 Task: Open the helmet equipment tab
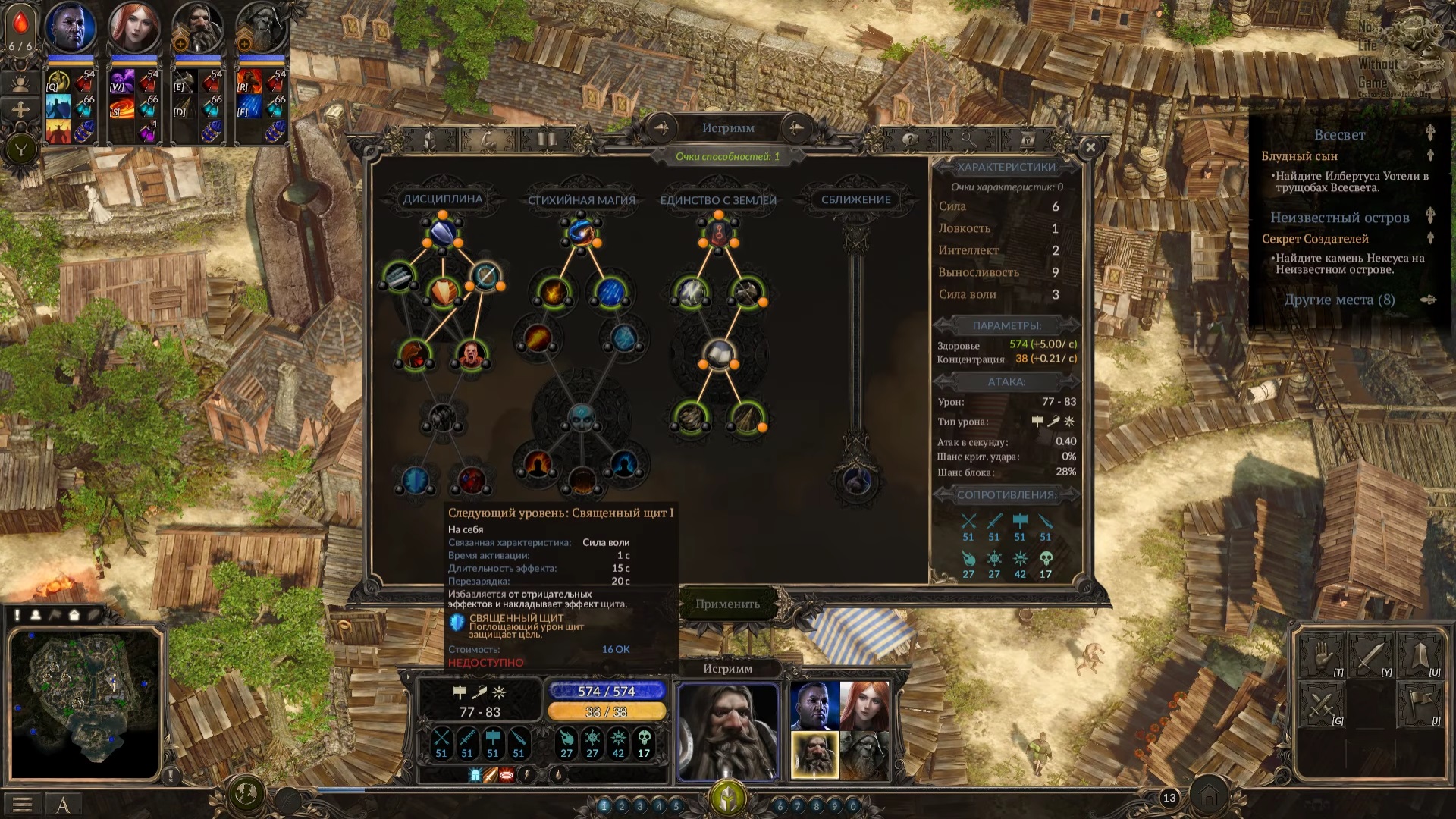(x=429, y=140)
